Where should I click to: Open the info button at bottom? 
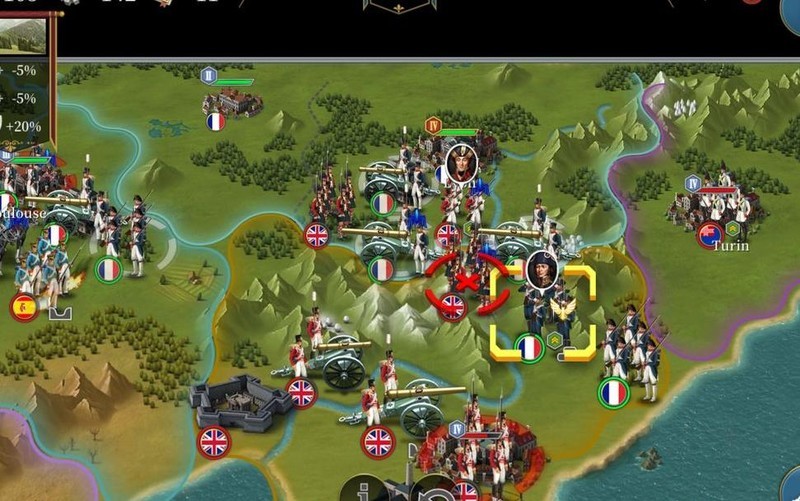pyautogui.click(x=366, y=490)
